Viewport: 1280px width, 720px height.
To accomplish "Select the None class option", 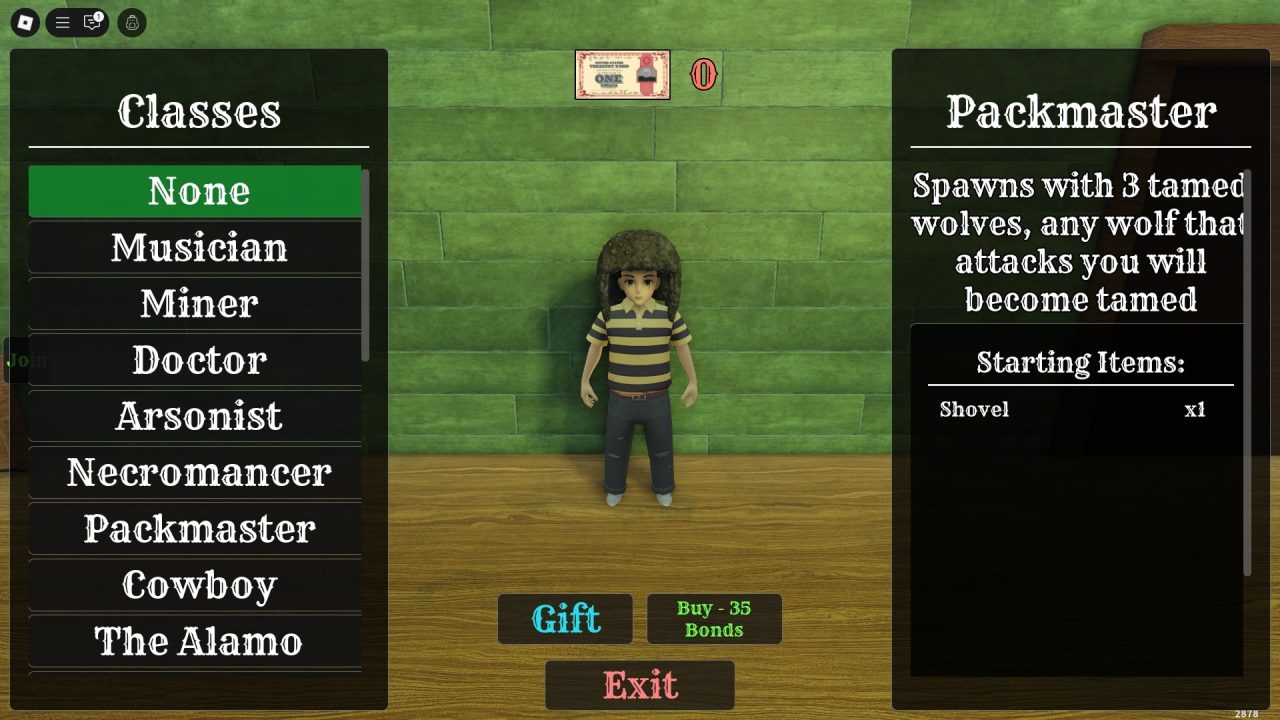I will (196, 191).
